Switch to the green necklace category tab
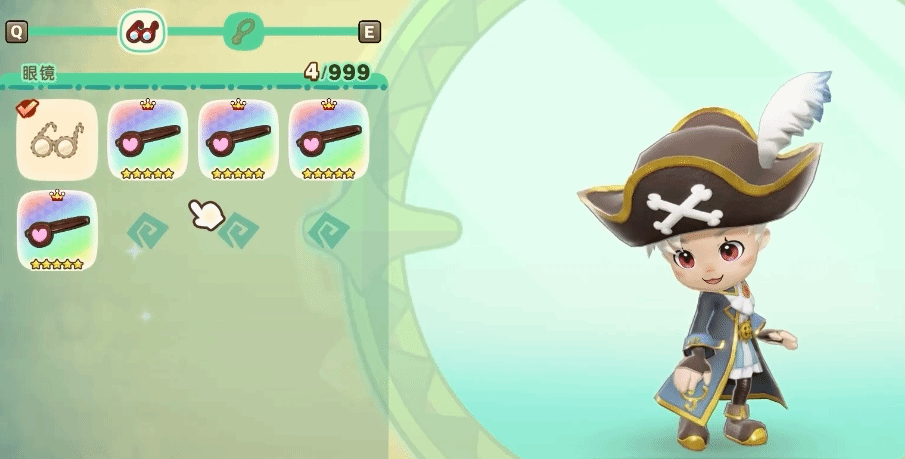 [244, 32]
